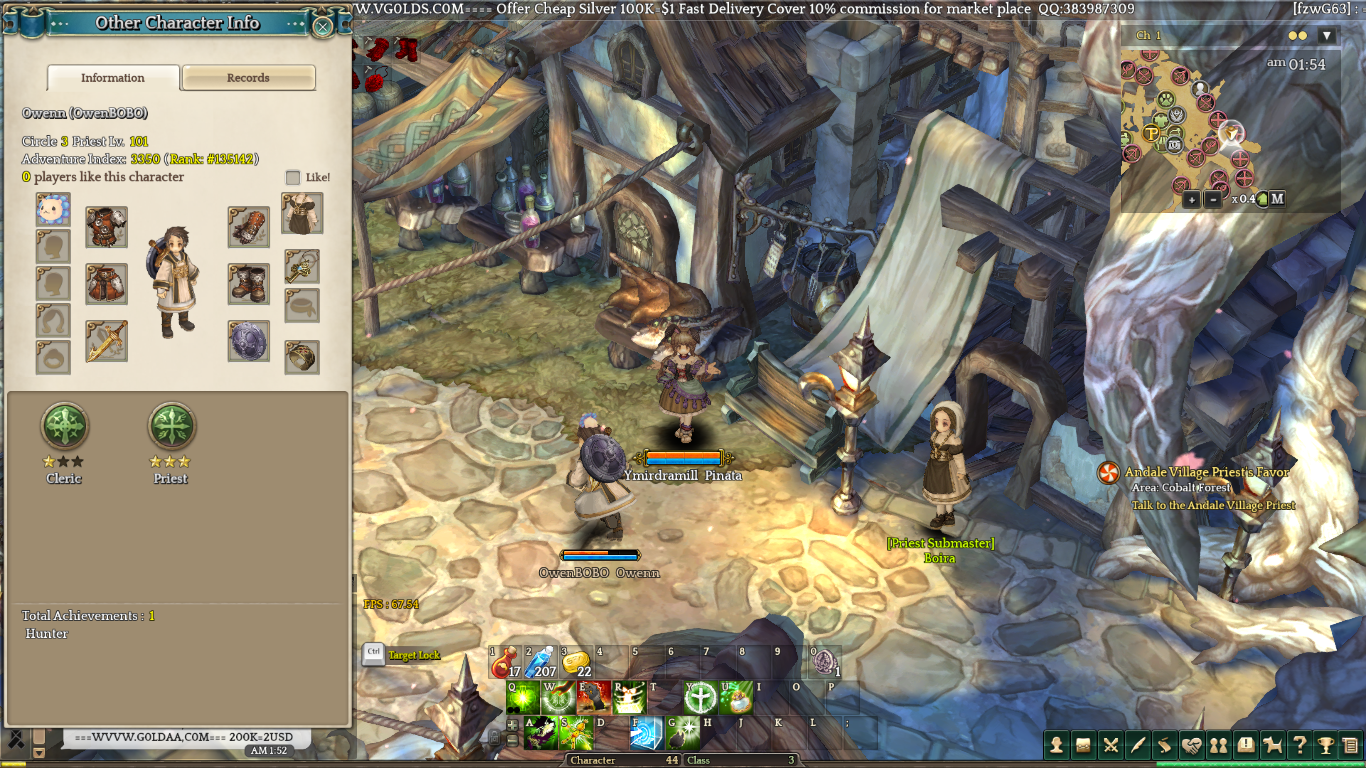Screen dimensions: 1366x768
Task: Use the red health potion in slot 1
Action: pyautogui.click(x=504, y=662)
